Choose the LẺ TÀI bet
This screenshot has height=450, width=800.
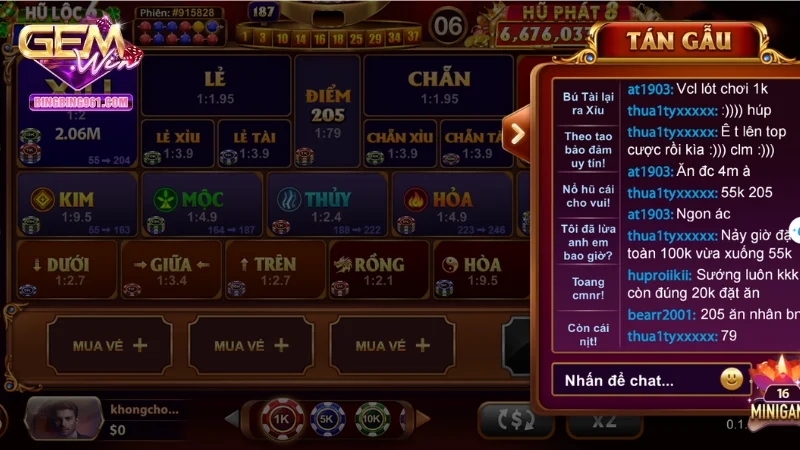(x=252, y=143)
